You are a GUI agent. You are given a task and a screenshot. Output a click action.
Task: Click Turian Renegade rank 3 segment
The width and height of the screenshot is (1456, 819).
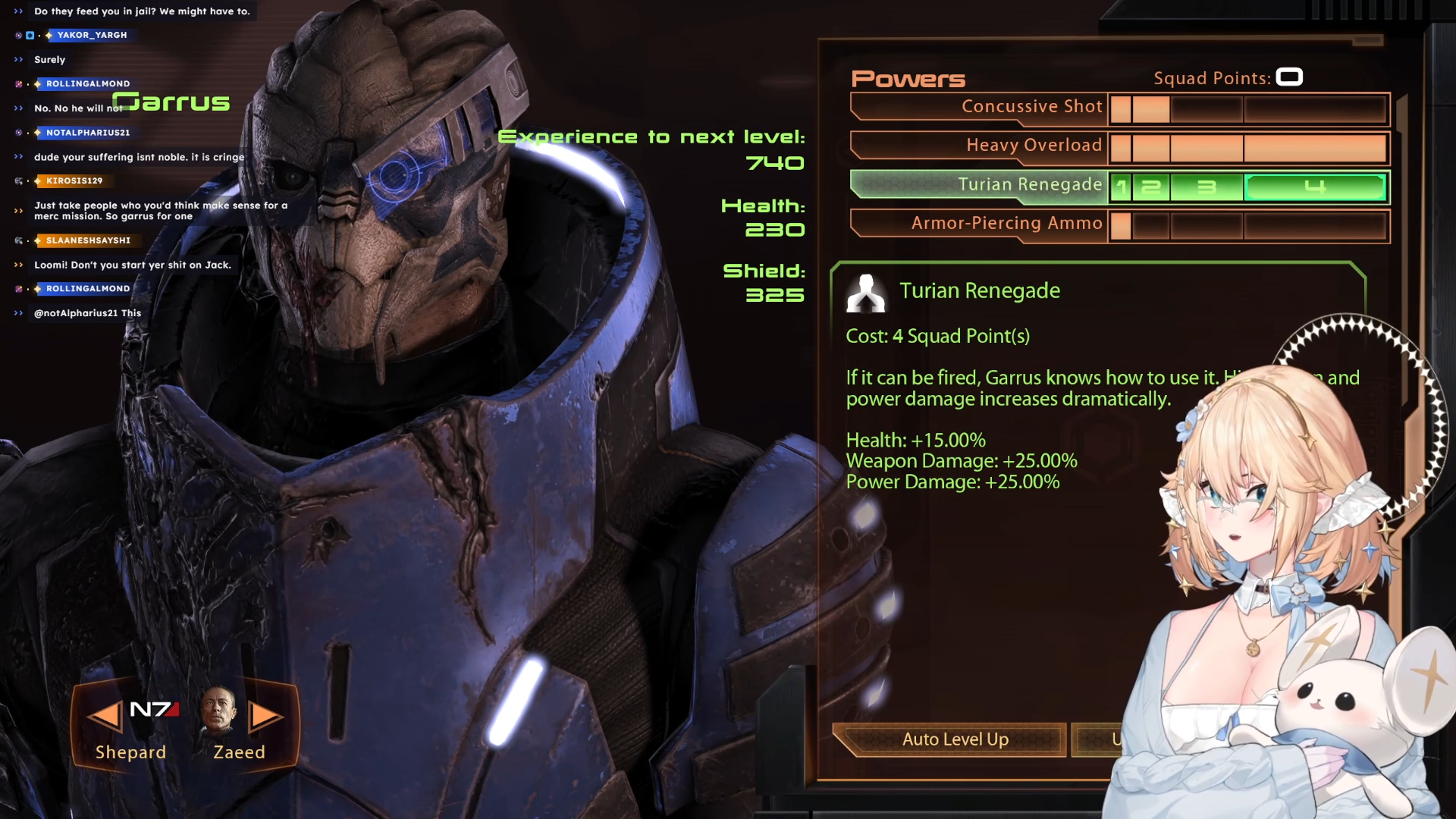point(1206,187)
